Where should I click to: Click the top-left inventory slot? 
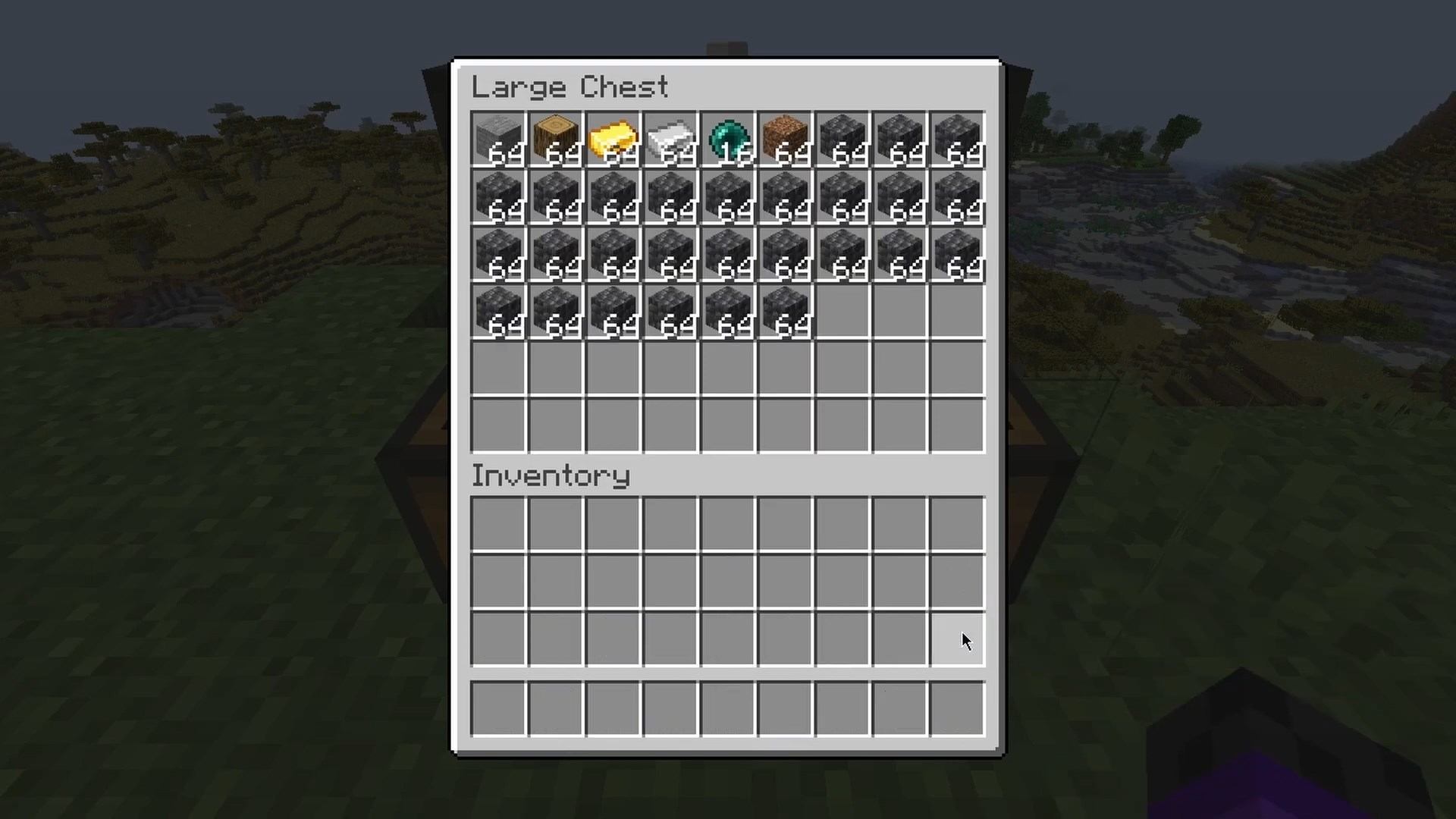(x=498, y=525)
